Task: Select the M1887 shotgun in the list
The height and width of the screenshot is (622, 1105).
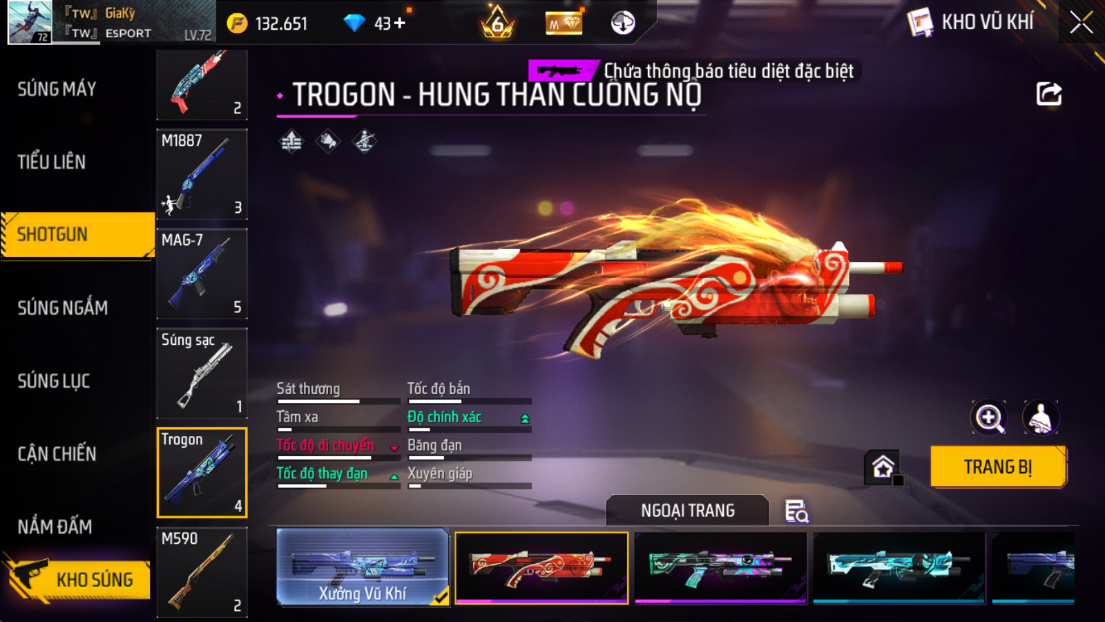Action: [202, 174]
